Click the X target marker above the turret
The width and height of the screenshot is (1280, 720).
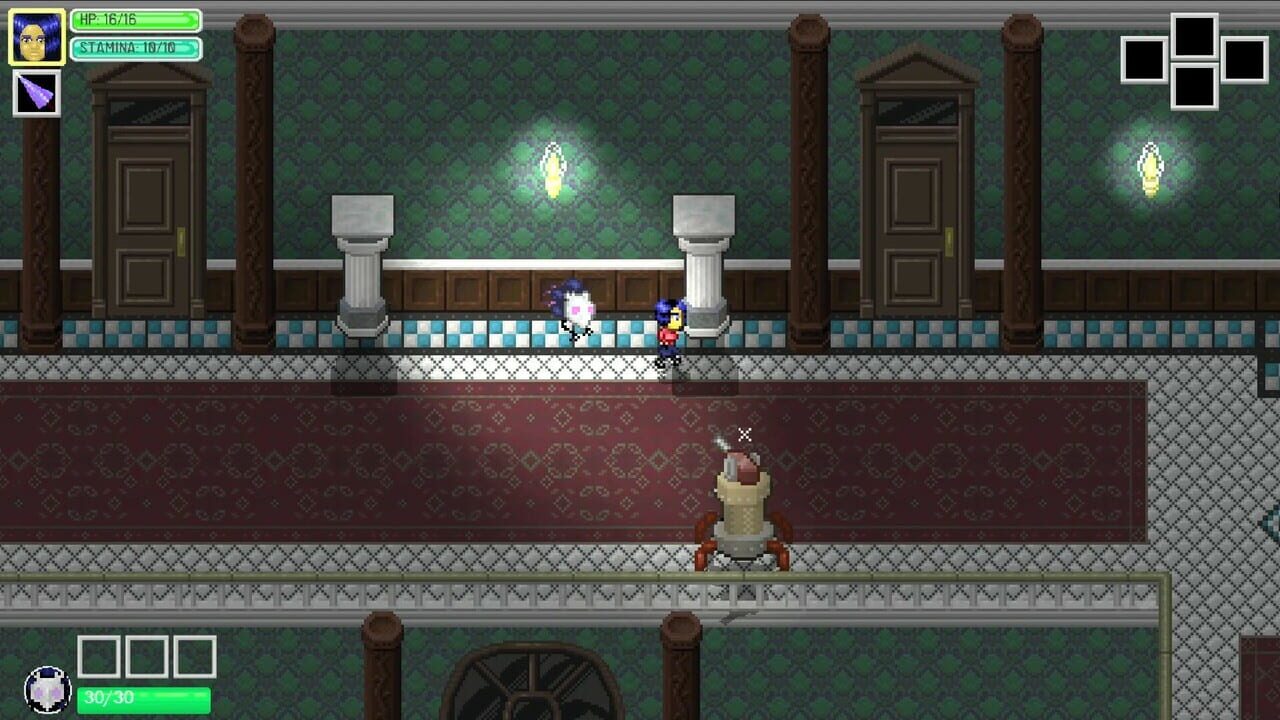pos(744,433)
